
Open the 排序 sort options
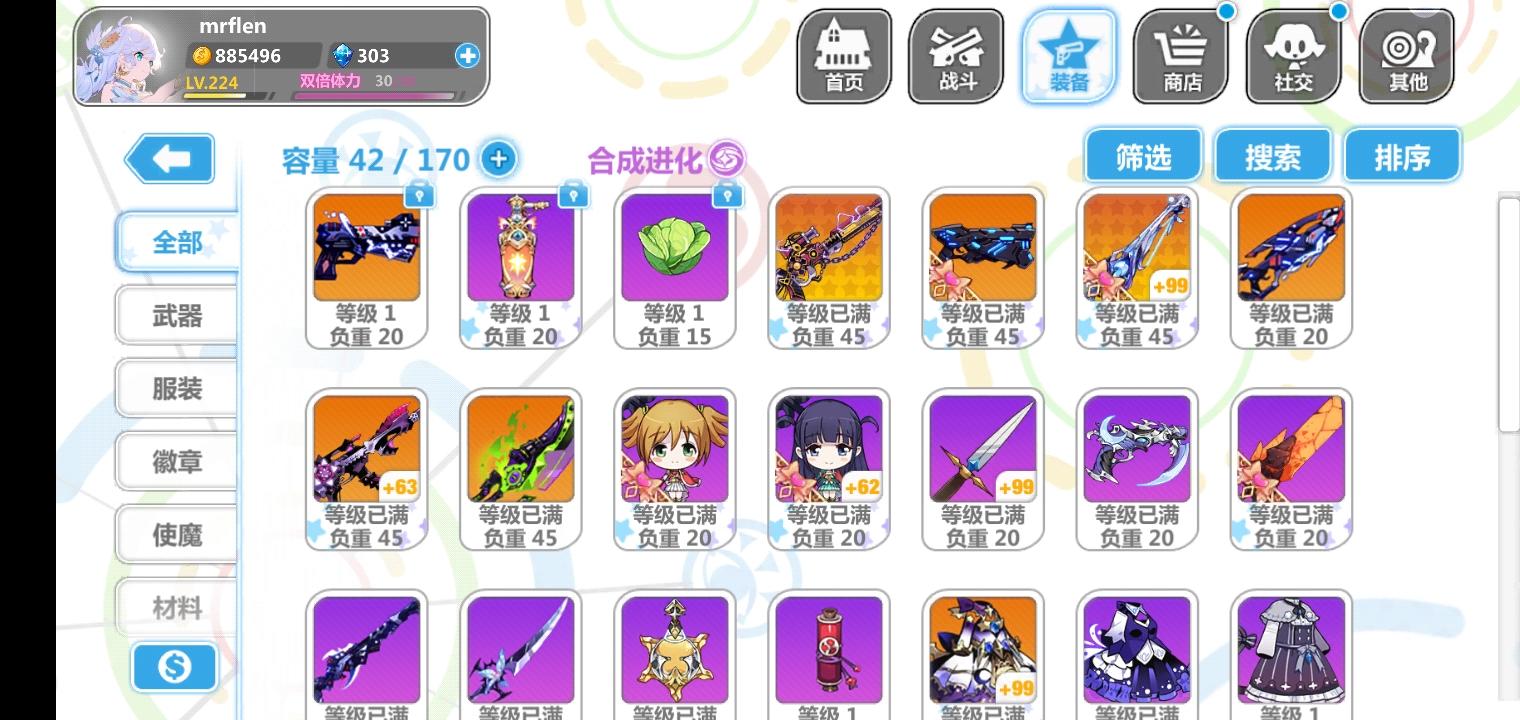[x=1402, y=155]
